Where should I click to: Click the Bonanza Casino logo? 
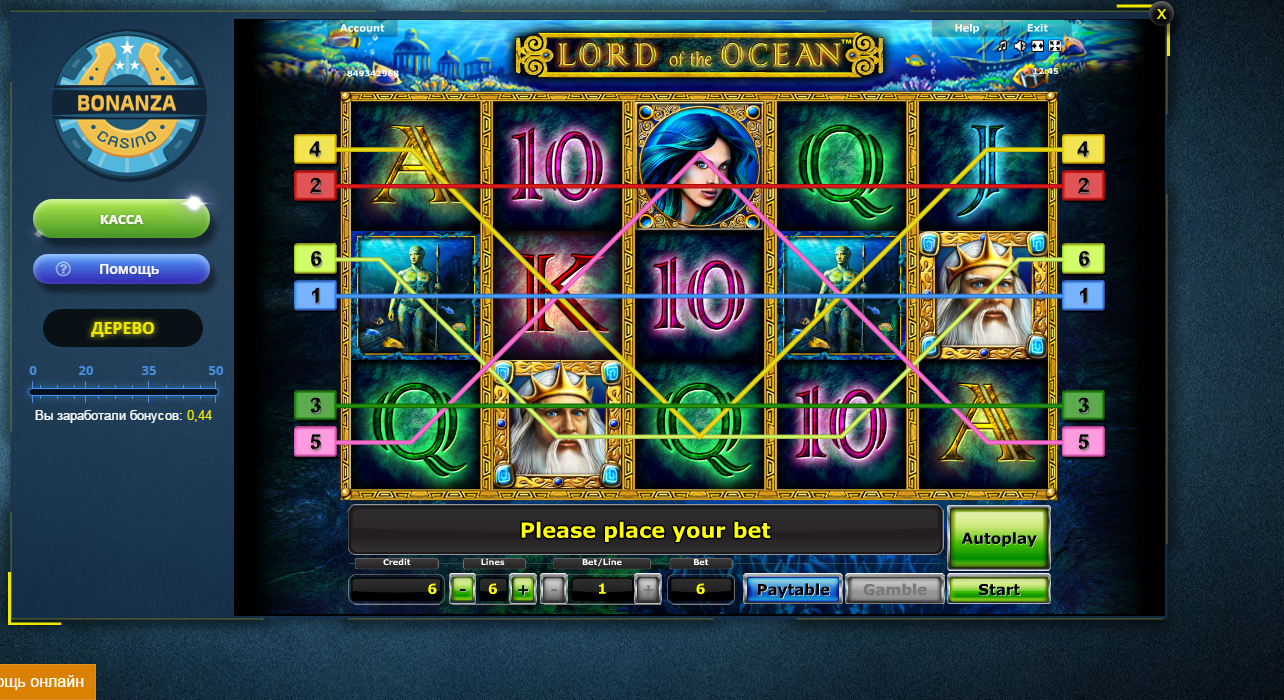(128, 105)
